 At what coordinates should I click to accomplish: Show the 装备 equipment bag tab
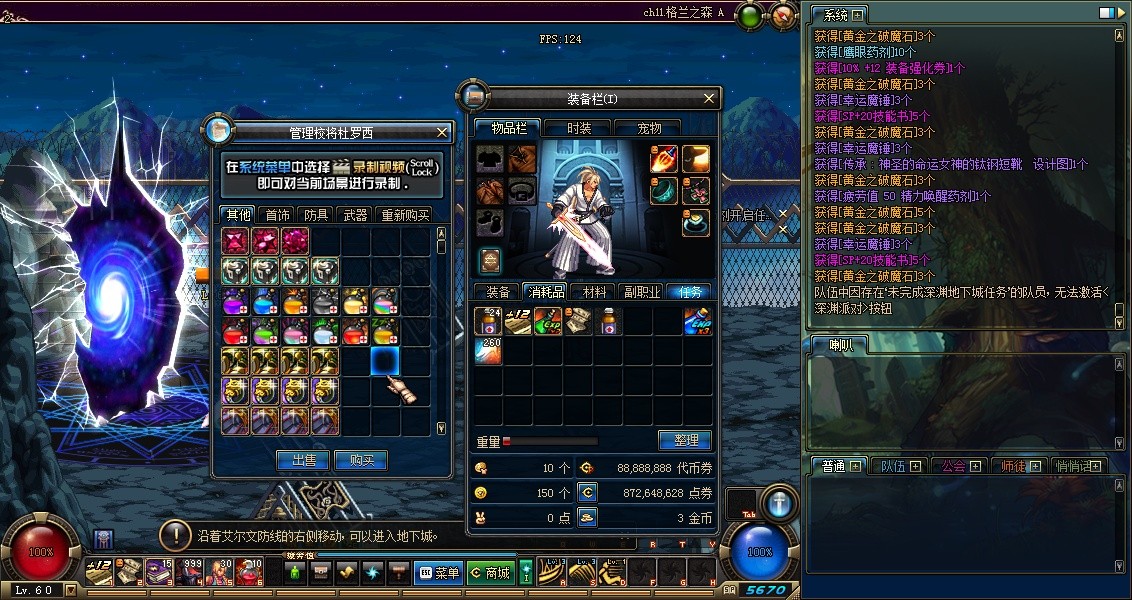pyautogui.click(x=498, y=292)
